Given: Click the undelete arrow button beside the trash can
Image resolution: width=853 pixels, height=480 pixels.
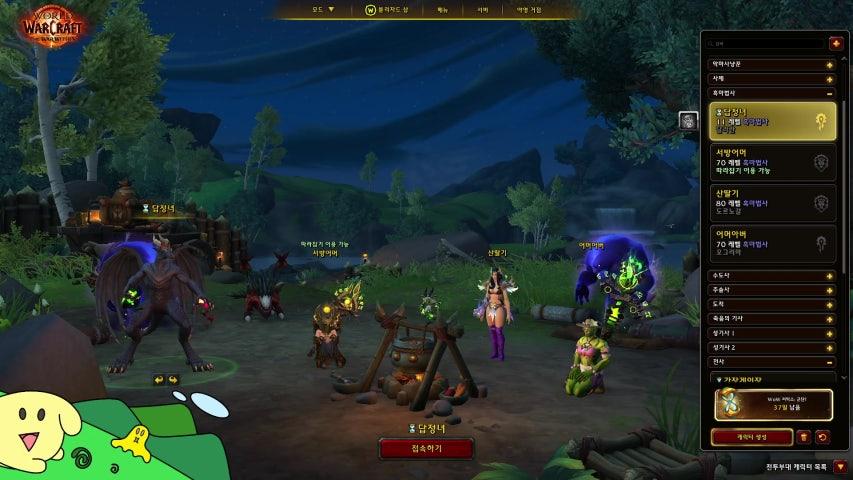Looking at the screenshot, I should [x=822, y=437].
